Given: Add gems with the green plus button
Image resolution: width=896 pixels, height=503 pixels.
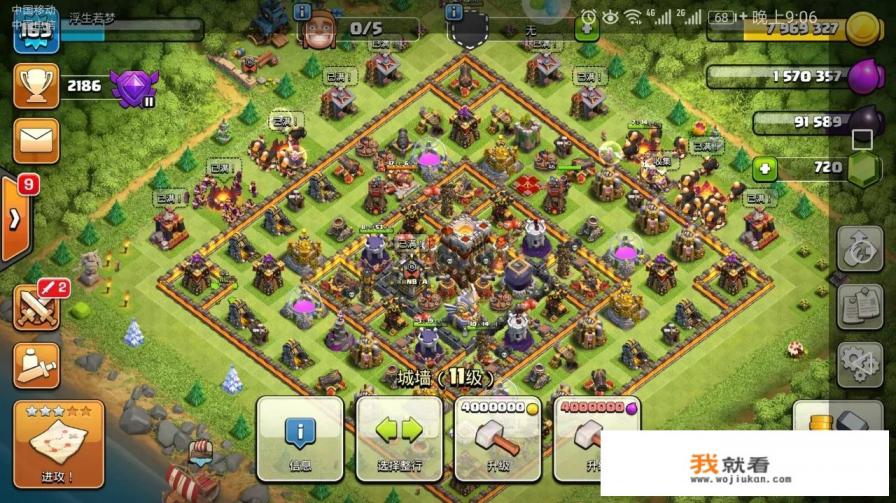Looking at the screenshot, I should click(765, 168).
